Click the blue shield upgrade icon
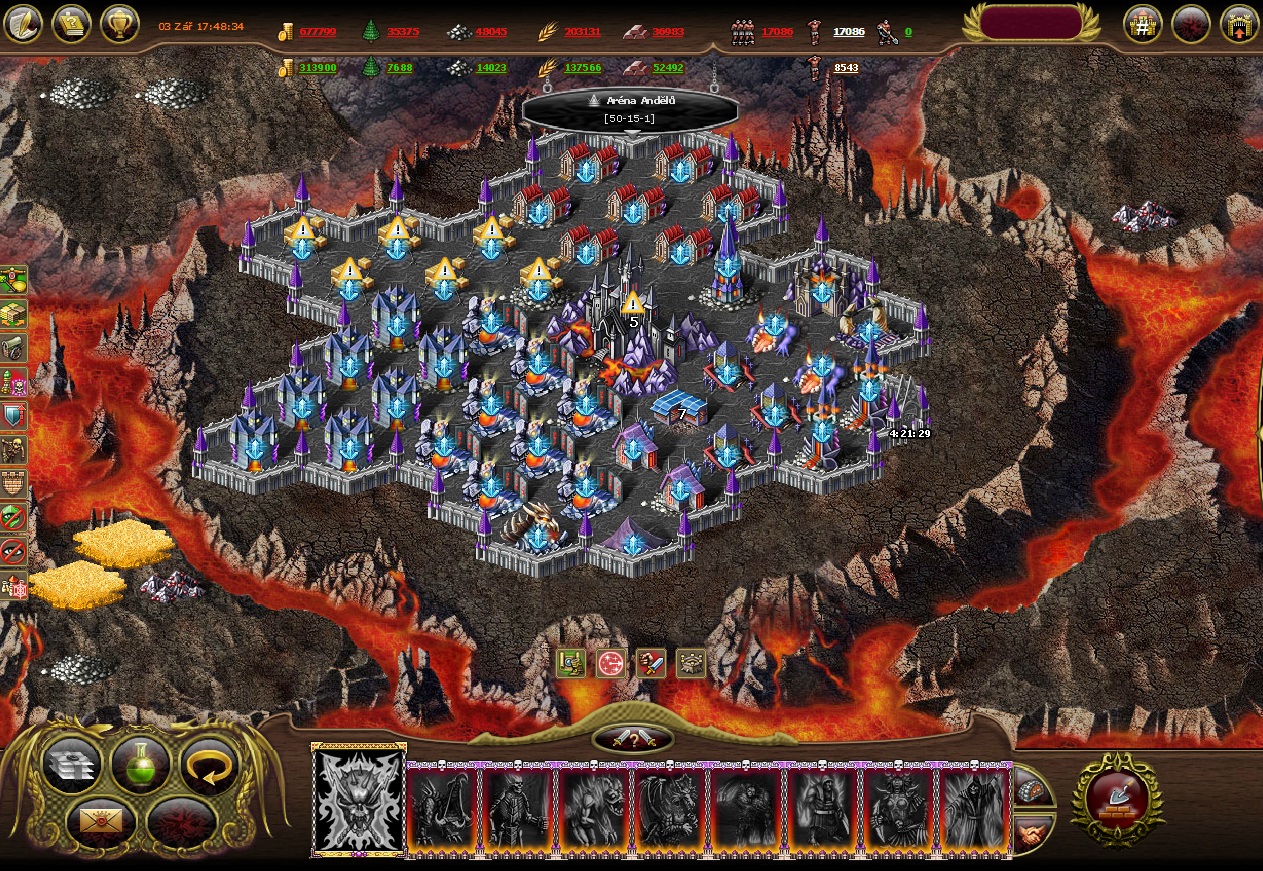The width and height of the screenshot is (1263, 871). 13,416
